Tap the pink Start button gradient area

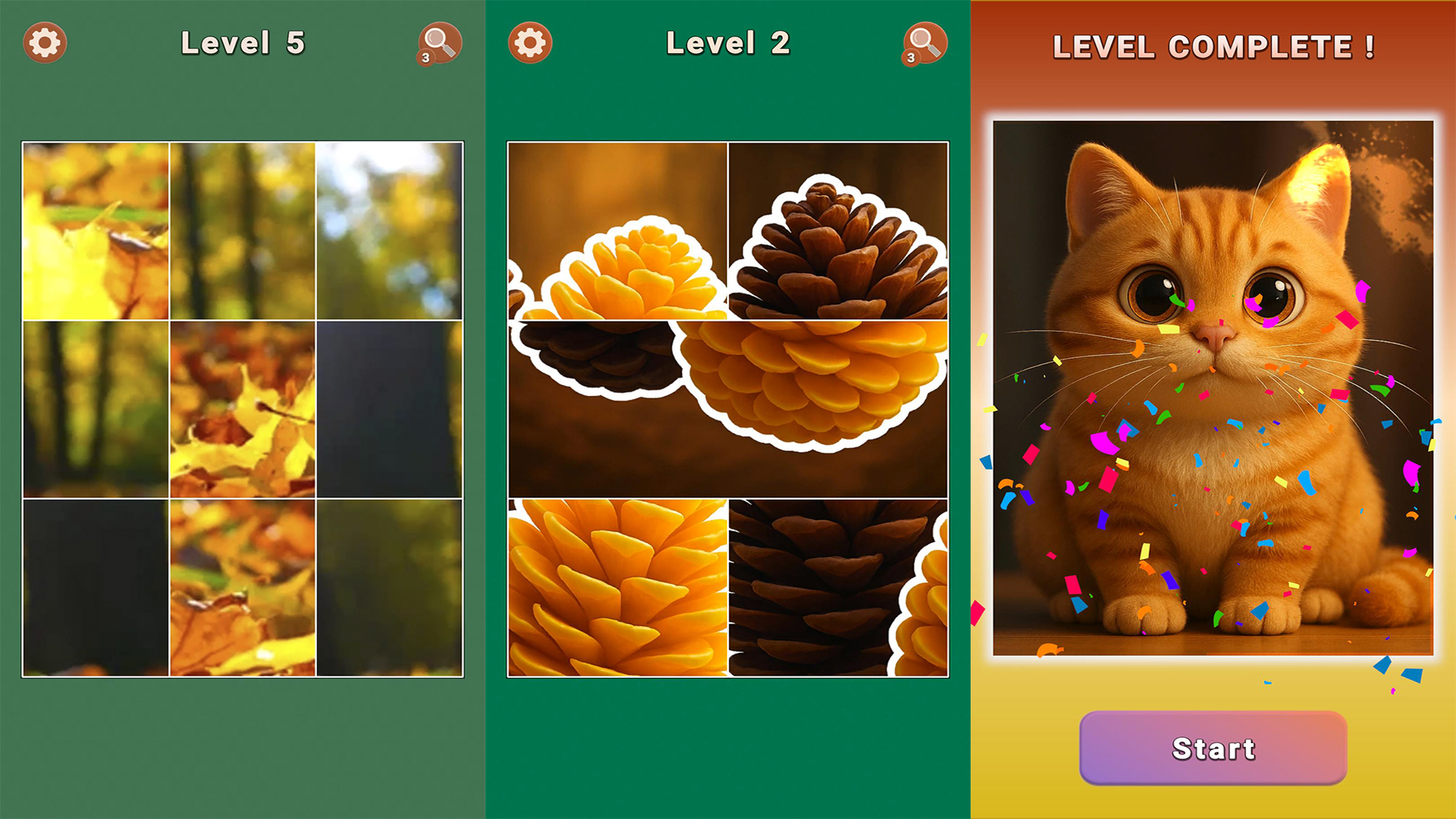pos(1213,749)
